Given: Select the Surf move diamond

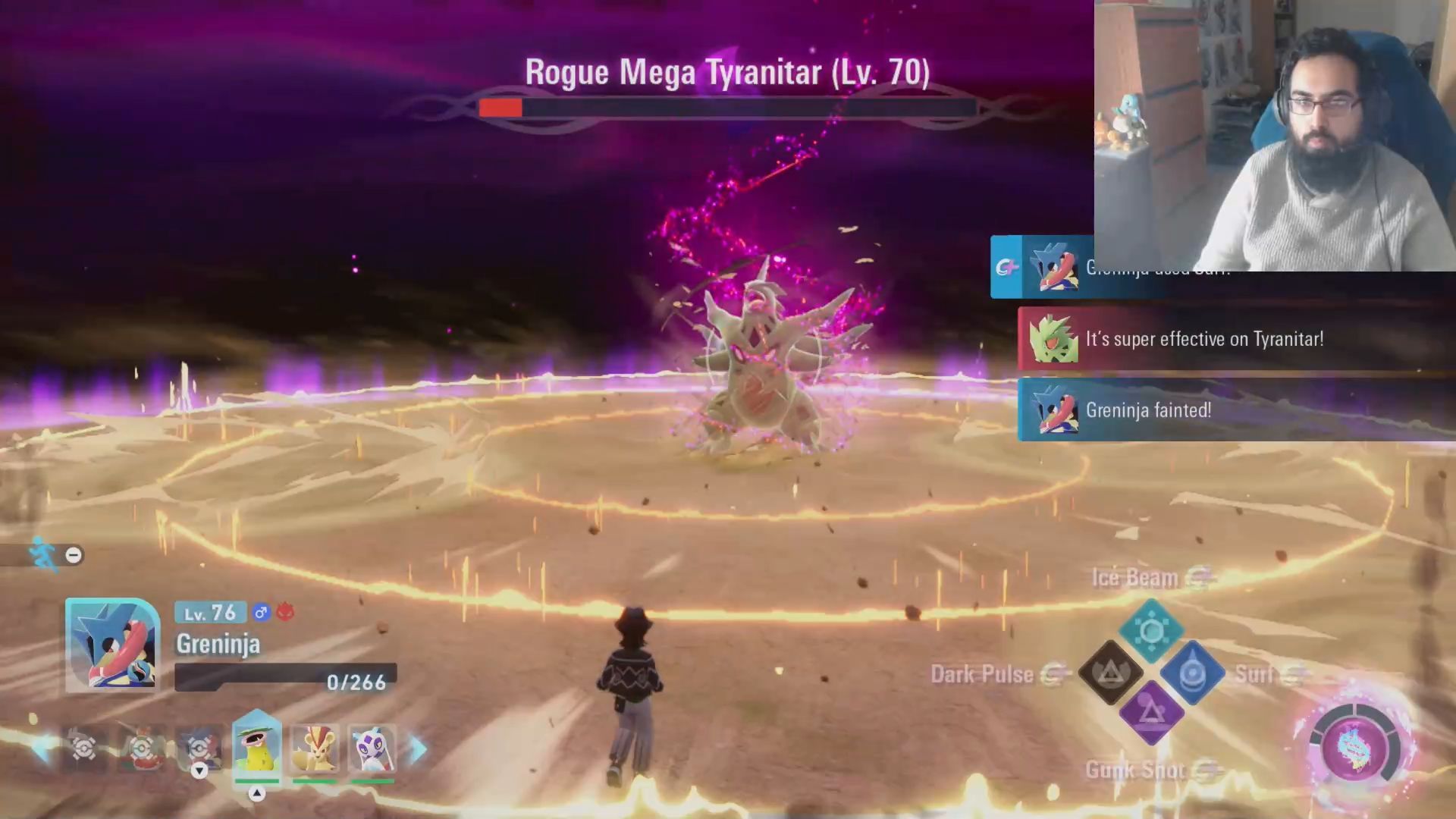Looking at the screenshot, I should pos(1192,673).
